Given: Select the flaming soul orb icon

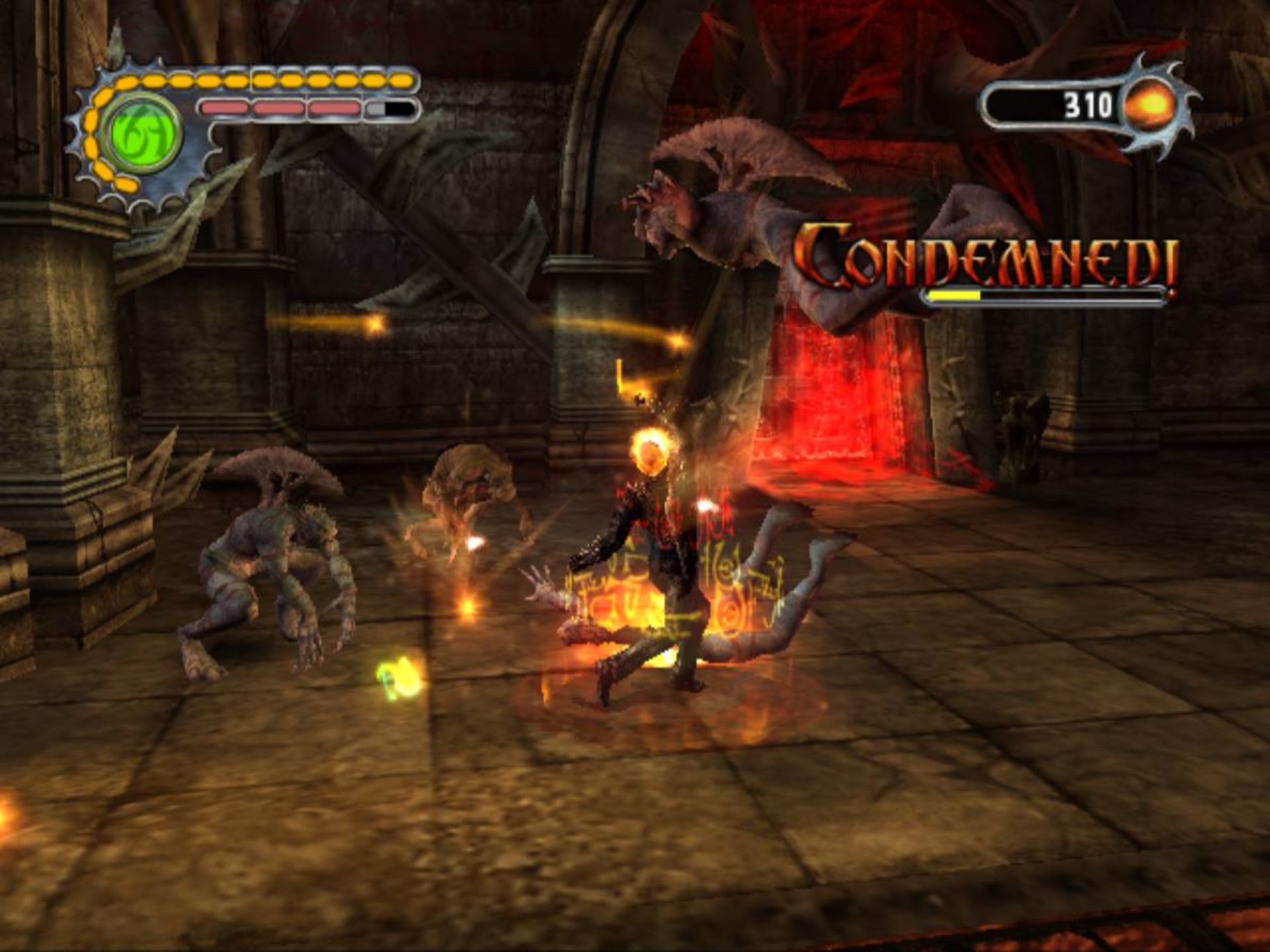Looking at the screenshot, I should pos(1152,105).
